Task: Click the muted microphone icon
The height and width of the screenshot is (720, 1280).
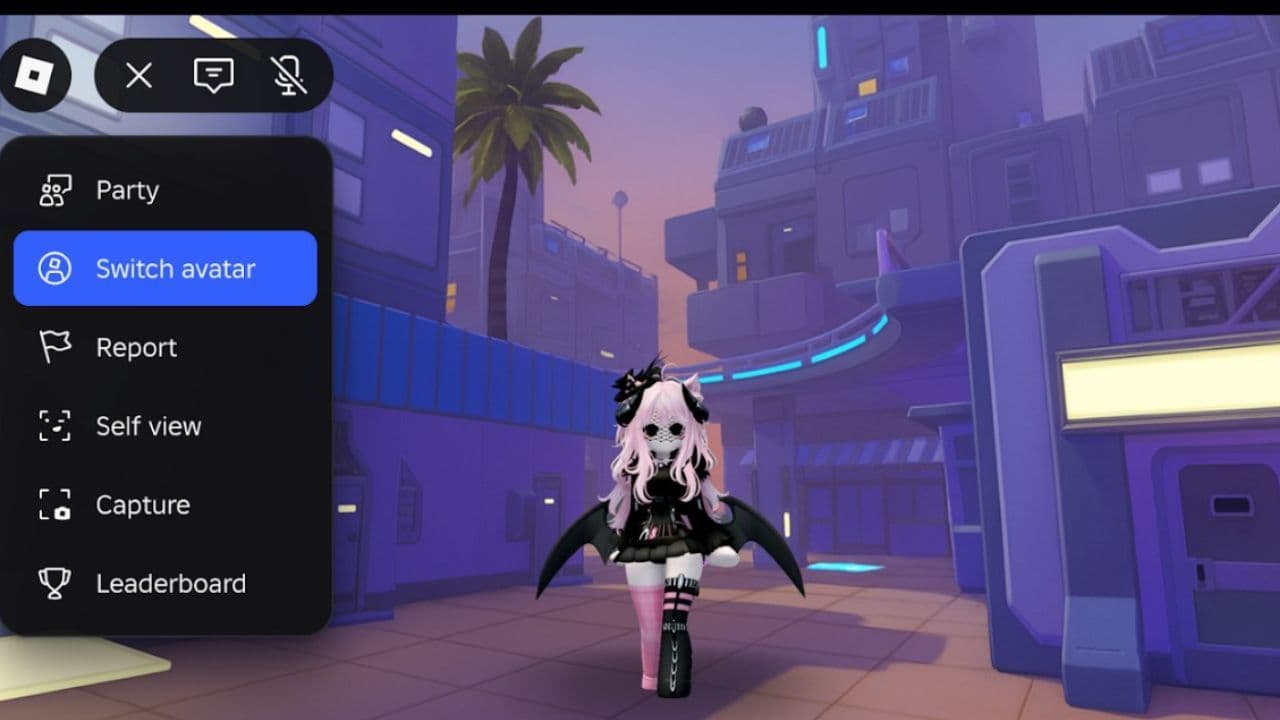Action: (x=288, y=75)
